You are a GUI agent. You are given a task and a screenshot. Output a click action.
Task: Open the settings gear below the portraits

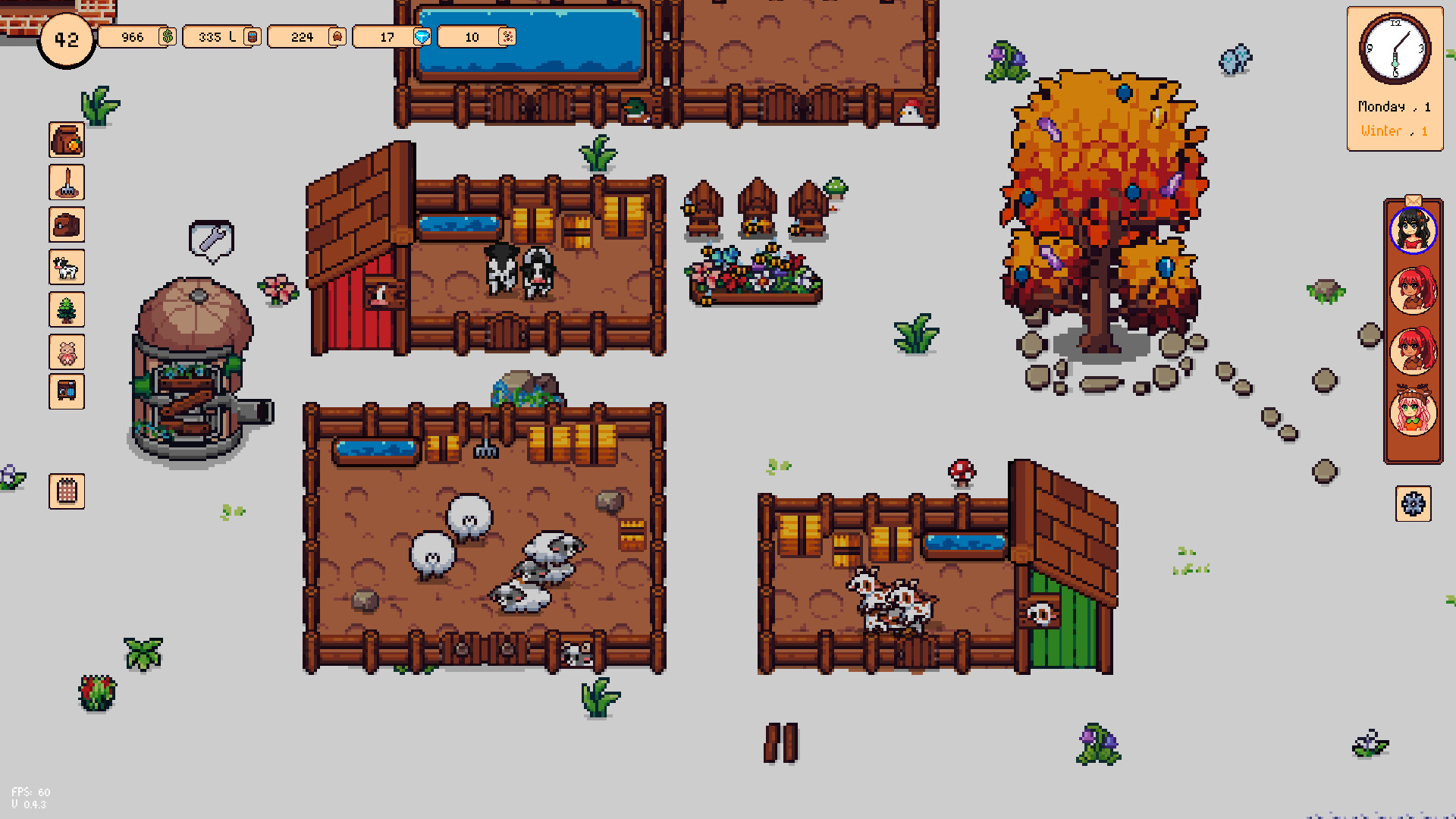pos(1413,503)
